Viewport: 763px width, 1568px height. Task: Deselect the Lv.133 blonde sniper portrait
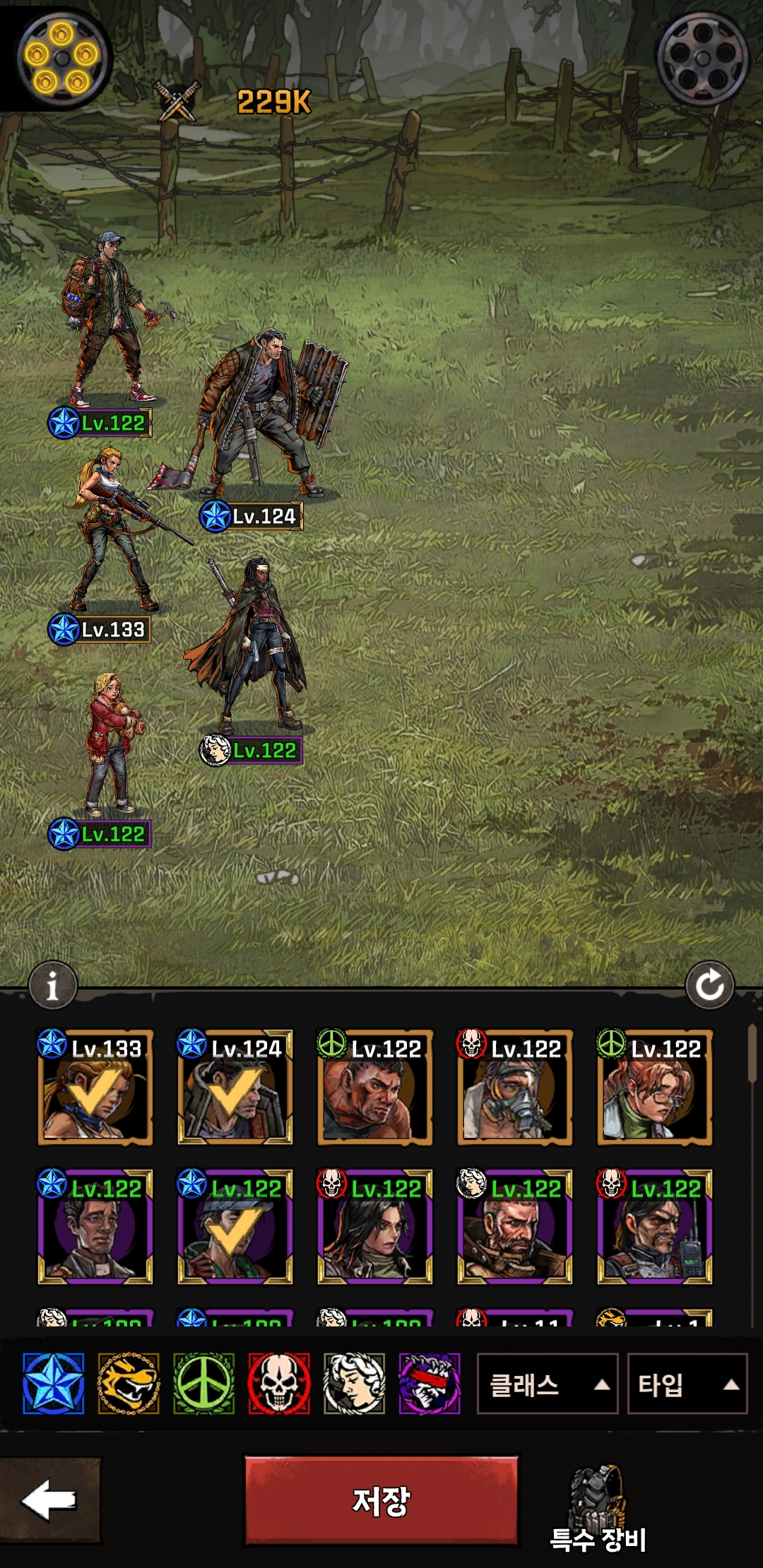pos(95,1088)
